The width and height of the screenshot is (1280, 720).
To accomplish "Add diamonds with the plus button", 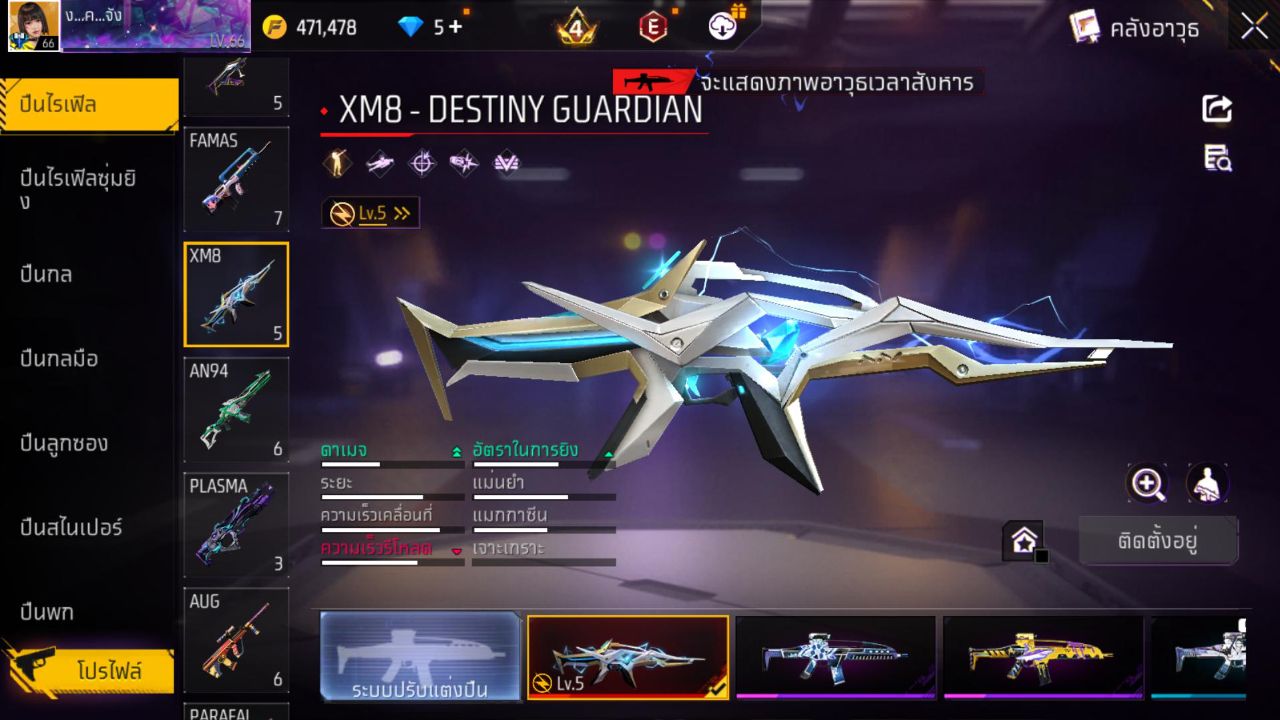I will tap(456, 27).
